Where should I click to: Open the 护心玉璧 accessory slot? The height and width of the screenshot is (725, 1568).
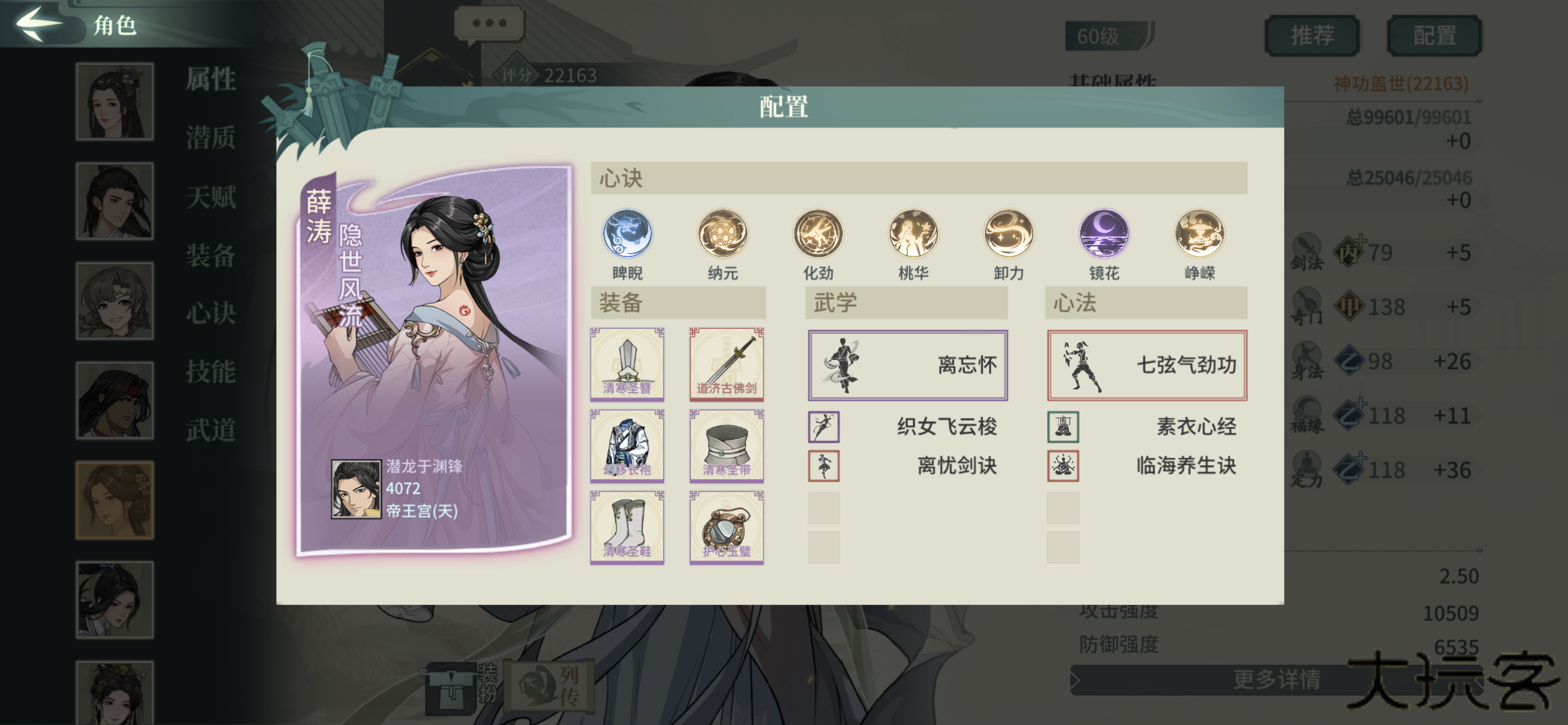pos(726,529)
